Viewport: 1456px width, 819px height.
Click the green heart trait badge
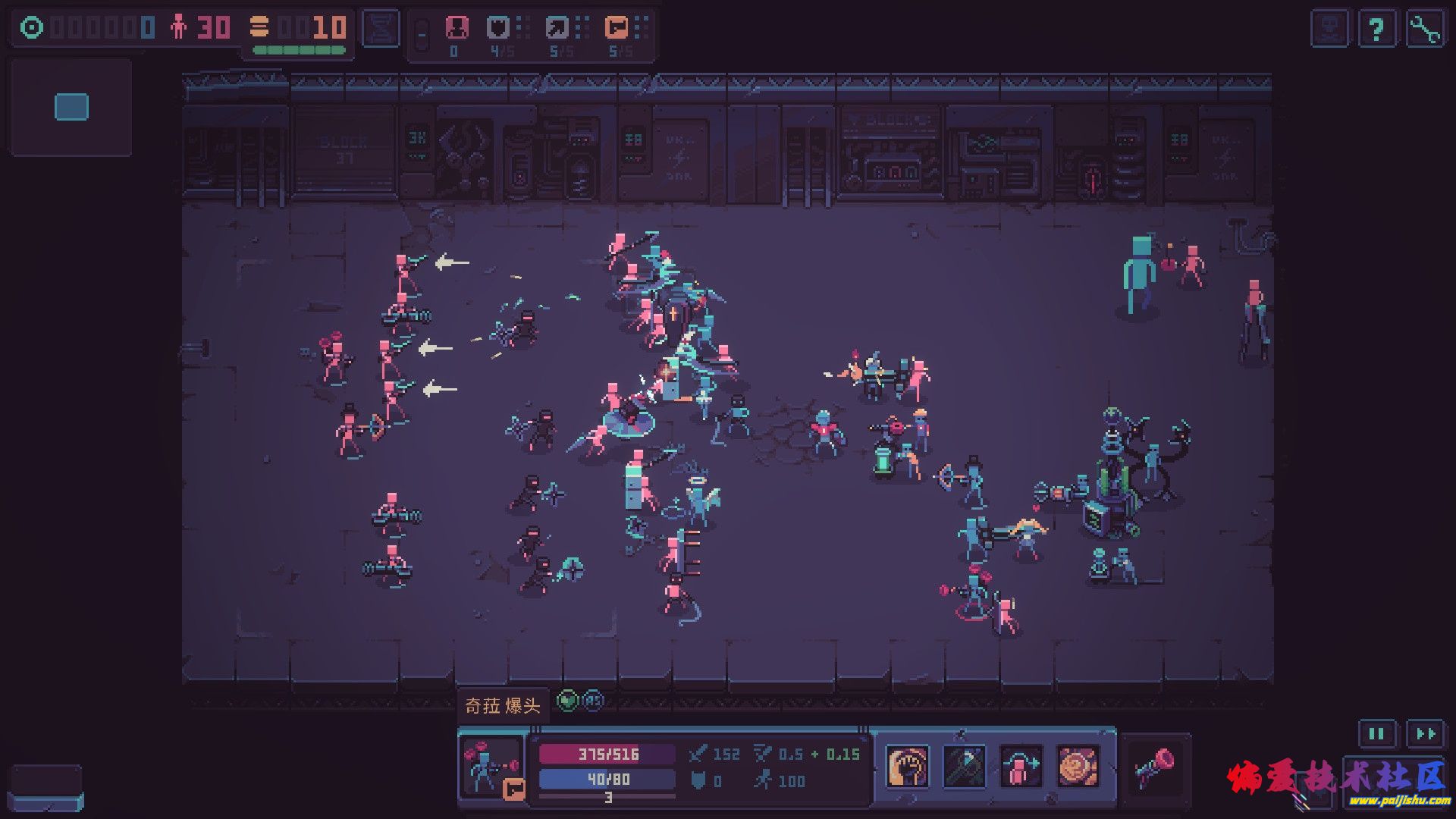567,701
